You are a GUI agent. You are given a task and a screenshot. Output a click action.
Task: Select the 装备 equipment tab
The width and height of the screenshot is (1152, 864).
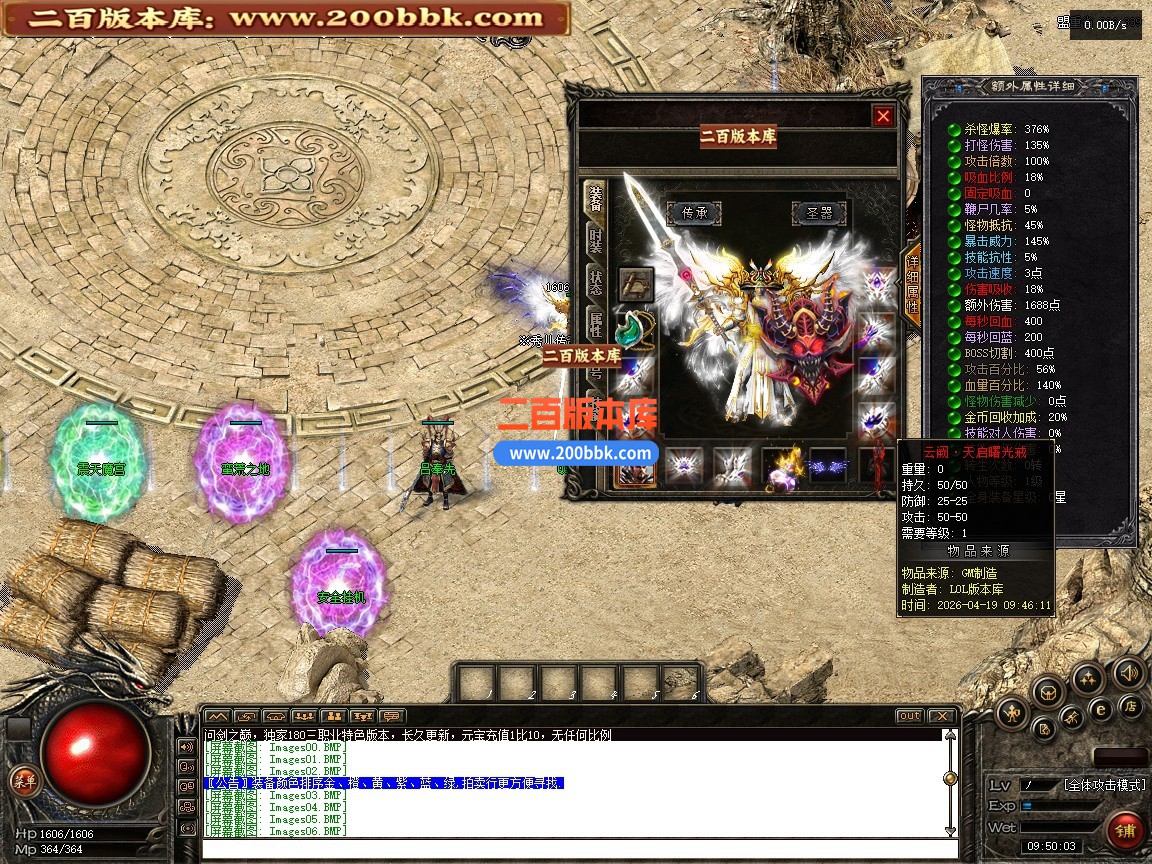click(595, 199)
